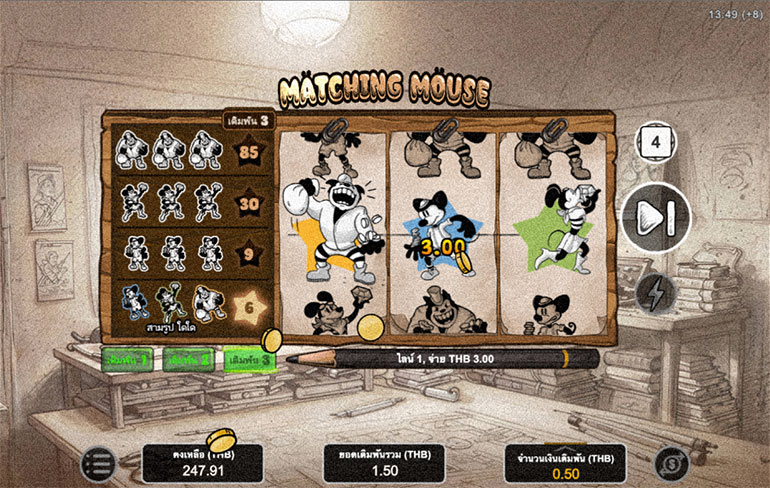View the 6 payout any-three row
The image size is (770, 488).
(190, 306)
